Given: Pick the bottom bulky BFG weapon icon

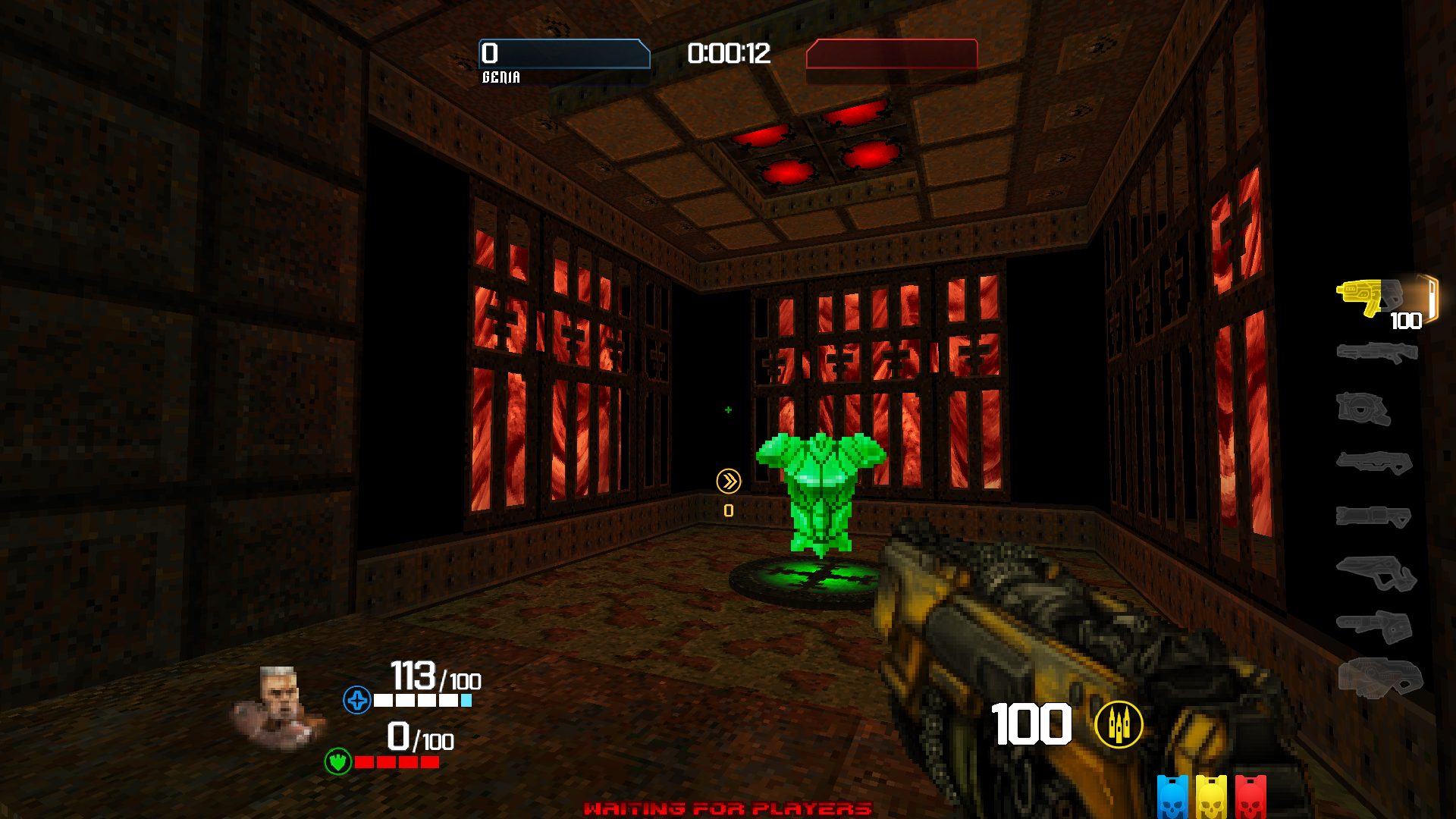Looking at the screenshot, I should click(x=1380, y=677).
